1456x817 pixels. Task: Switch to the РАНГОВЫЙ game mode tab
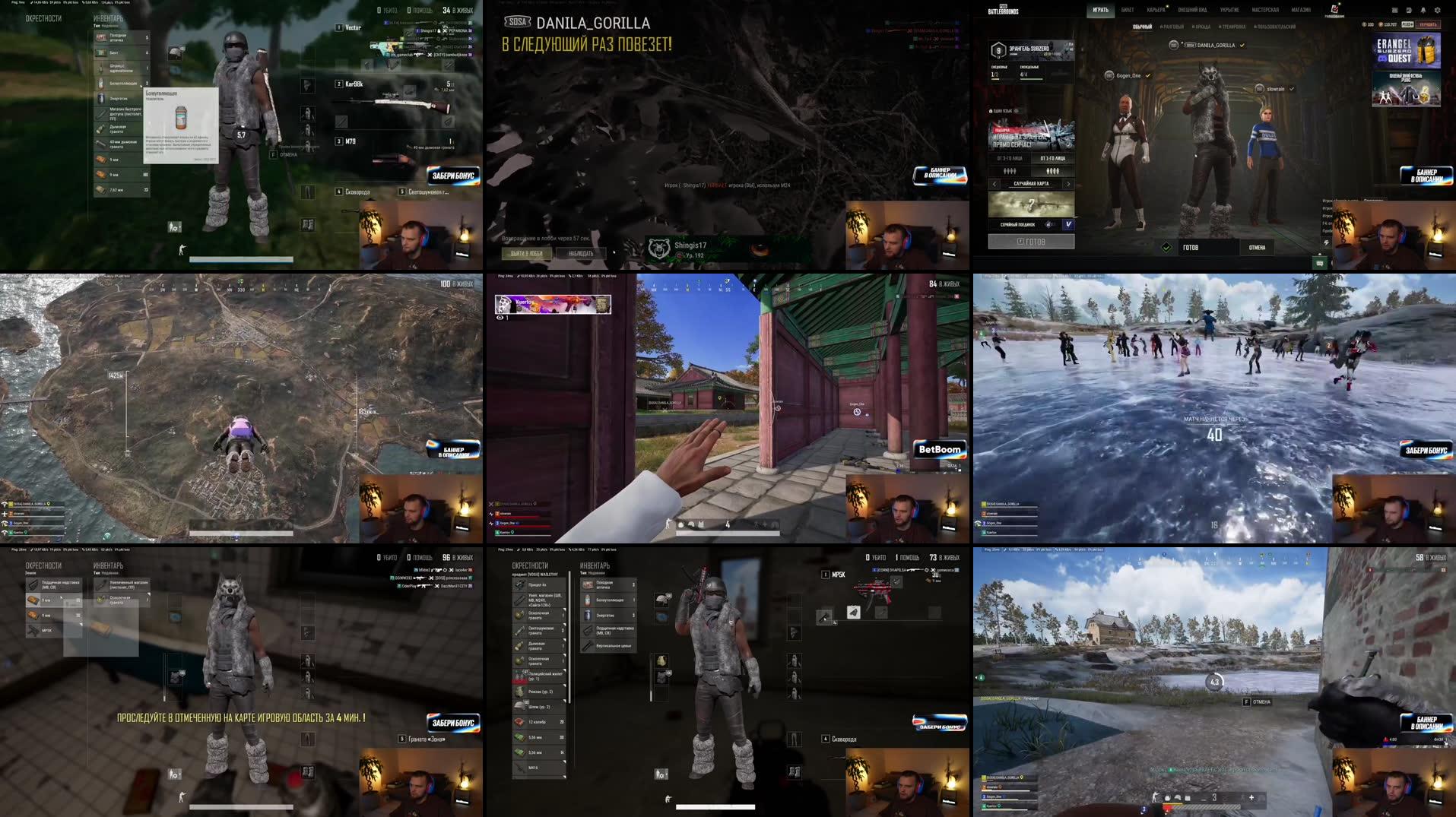[x=1172, y=27]
